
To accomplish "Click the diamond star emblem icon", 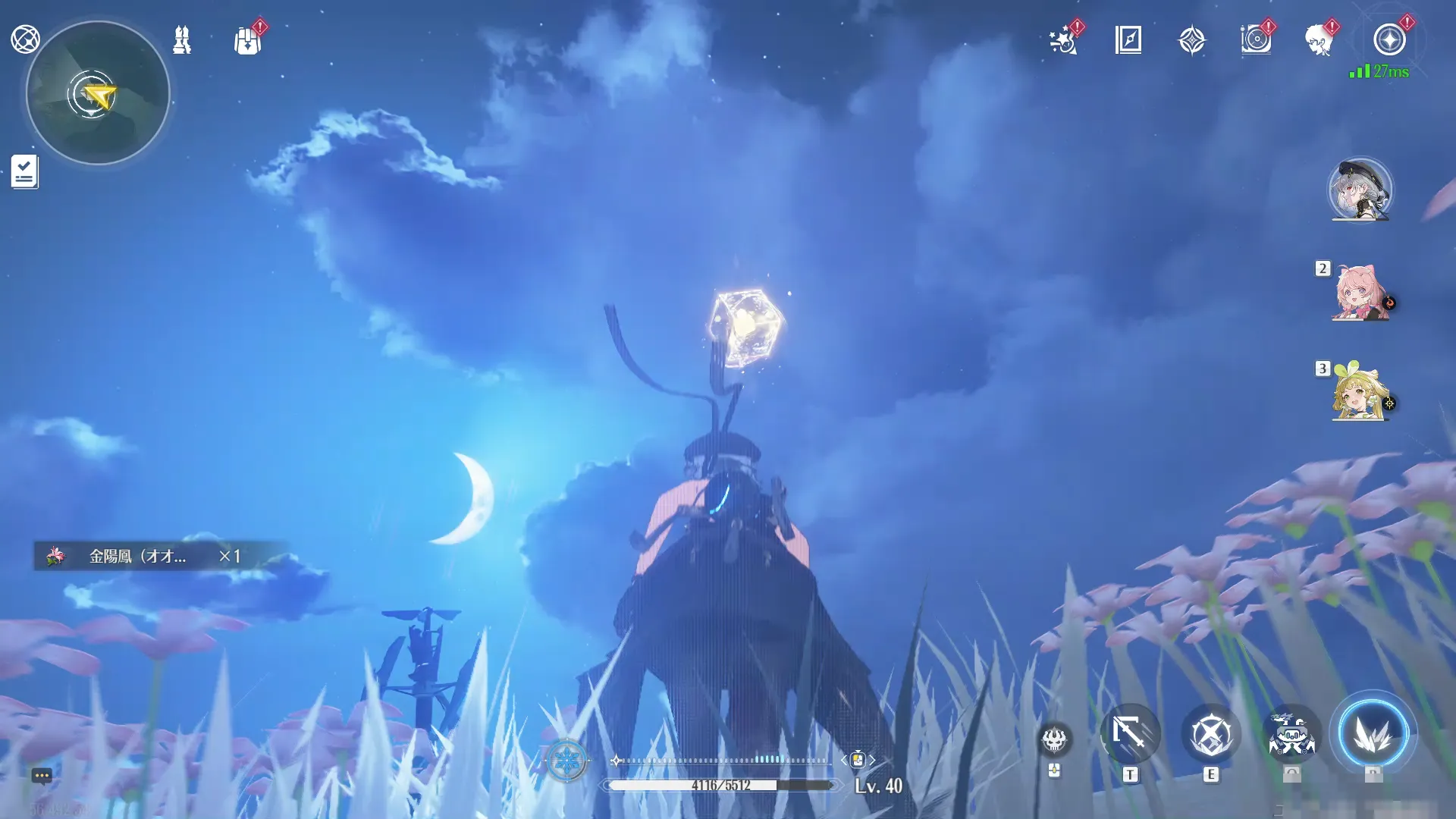I will 1192,40.
